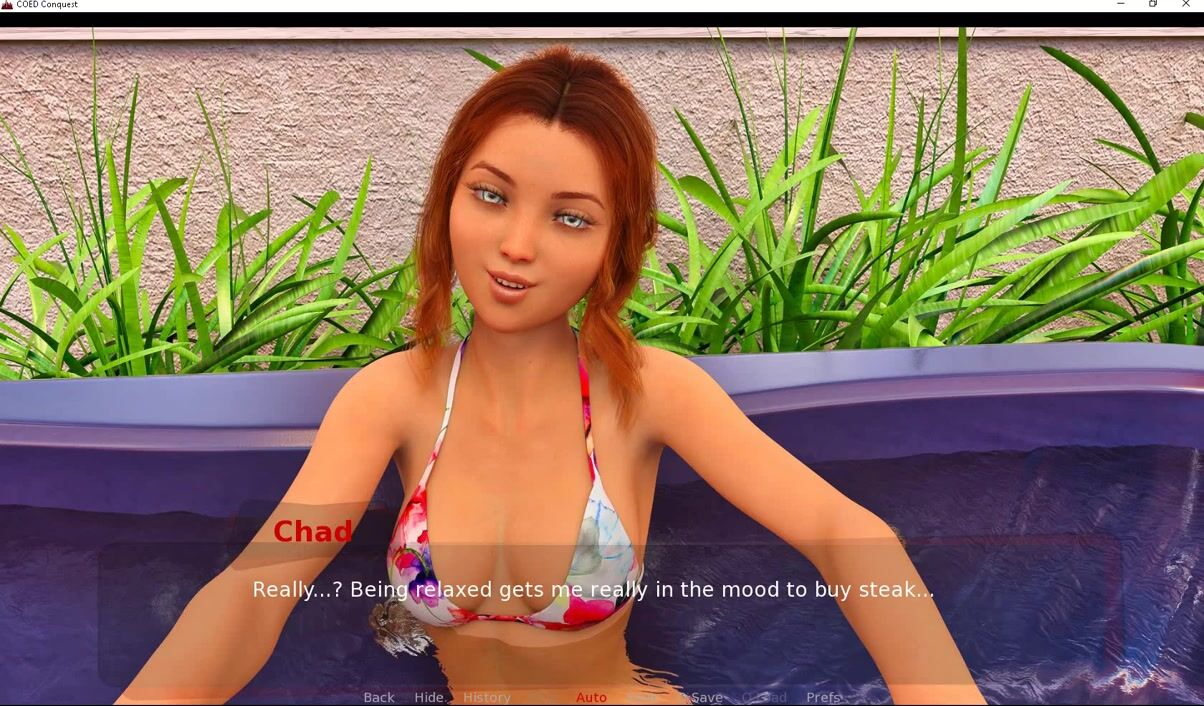Image resolution: width=1204 pixels, height=706 pixels.
Task: Open the Save game screen
Action: click(706, 697)
